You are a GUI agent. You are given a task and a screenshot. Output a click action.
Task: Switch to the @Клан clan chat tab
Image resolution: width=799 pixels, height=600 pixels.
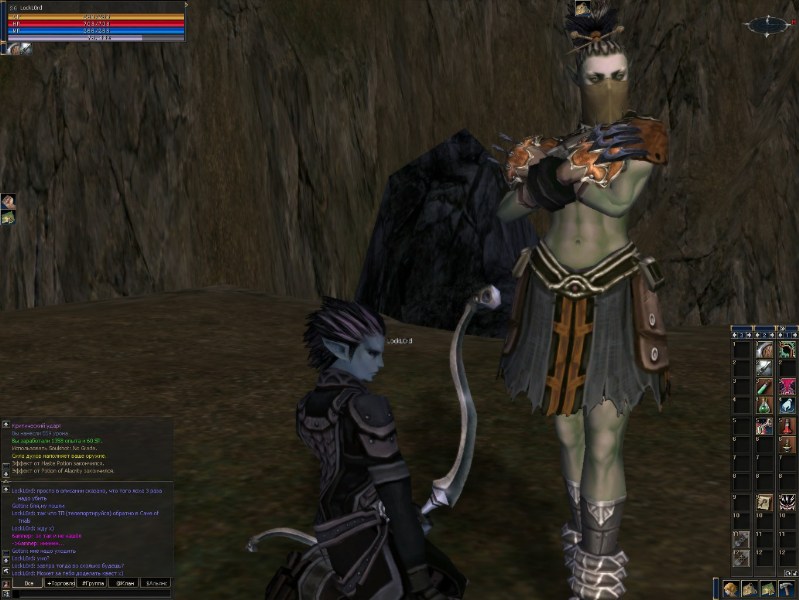pos(125,583)
